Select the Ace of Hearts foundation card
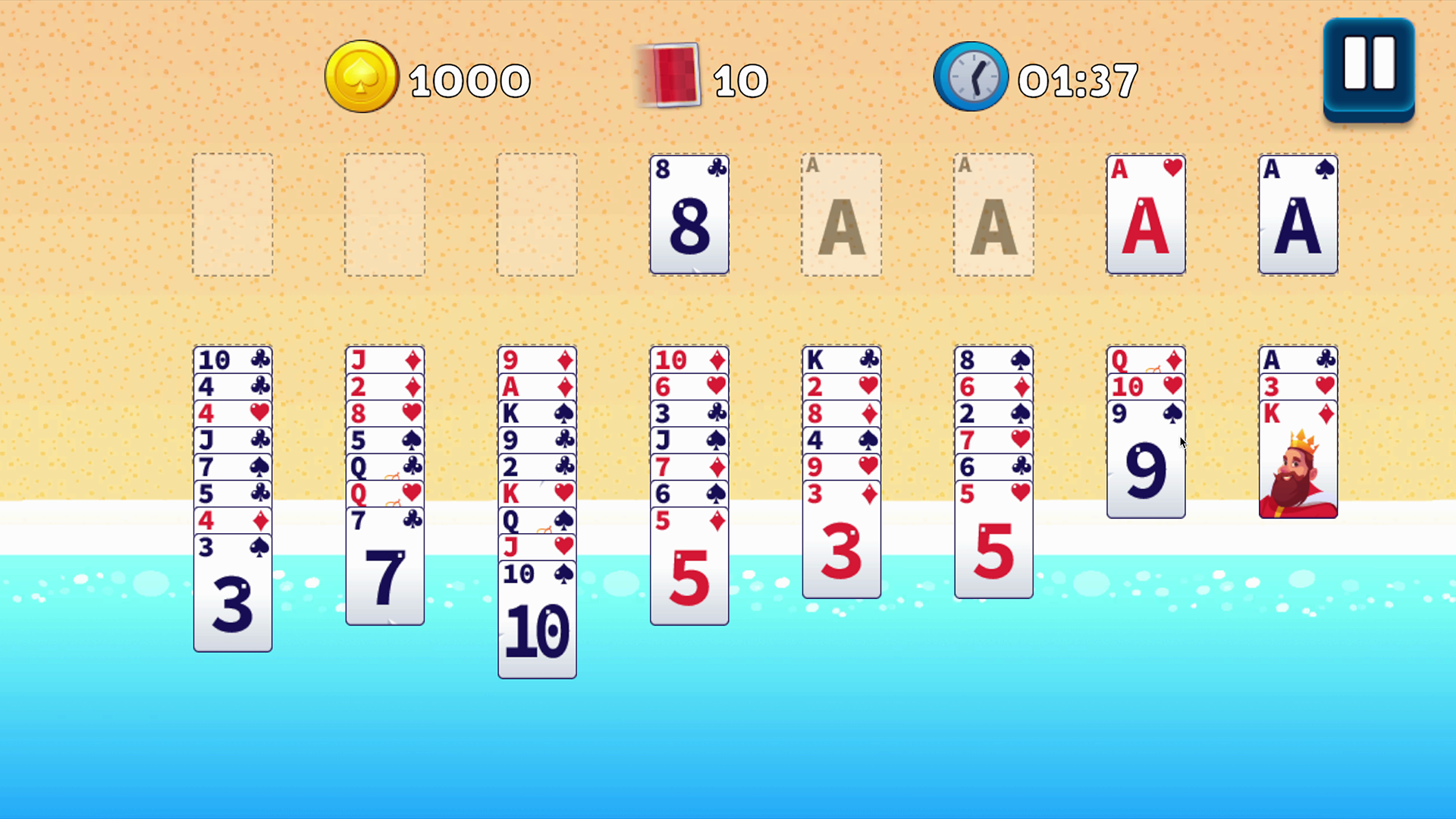1456x819 pixels. coord(1145,215)
